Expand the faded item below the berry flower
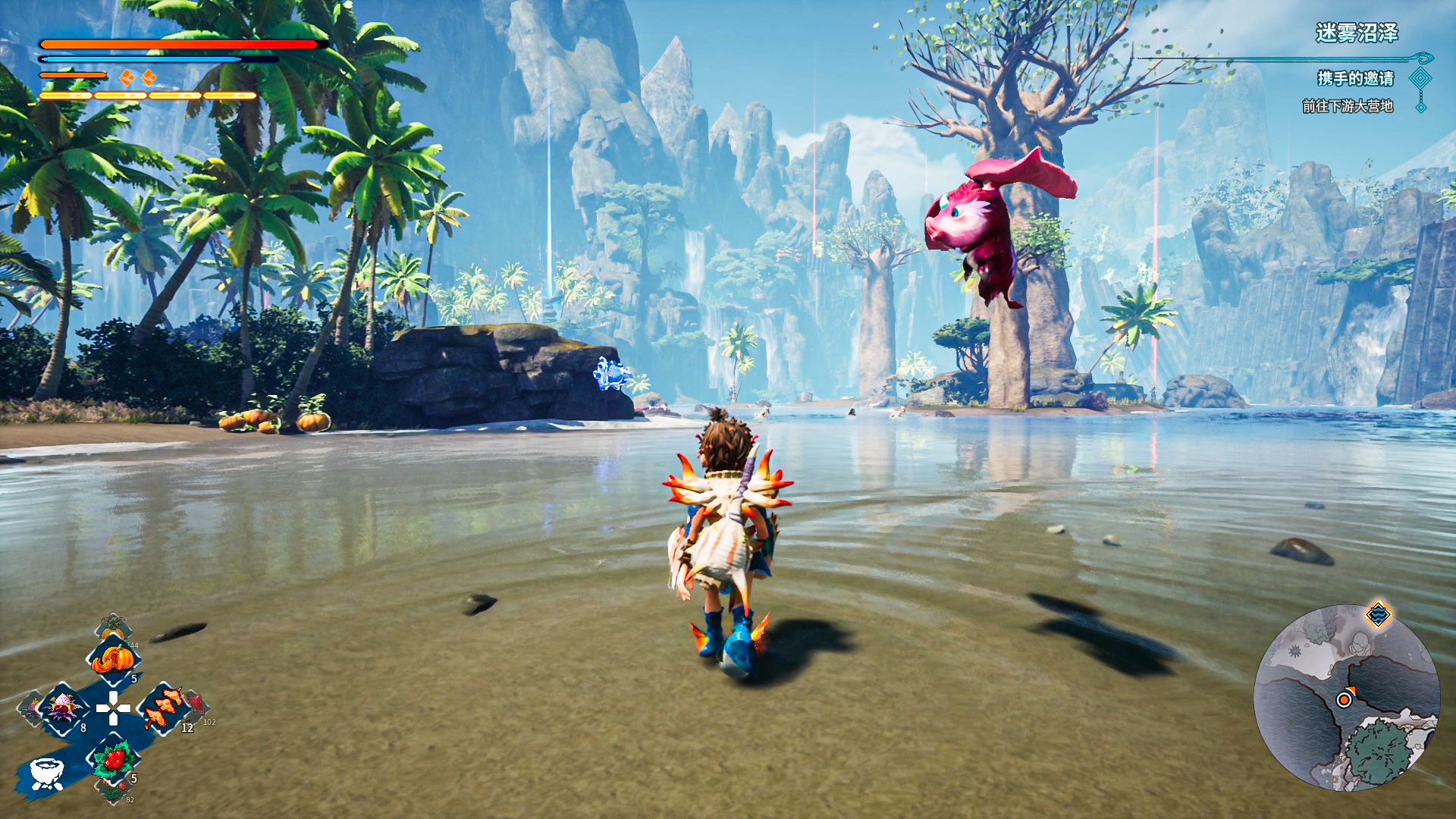Image resolution: width=1456 pixels, height=819 pixels. [115, 792]
